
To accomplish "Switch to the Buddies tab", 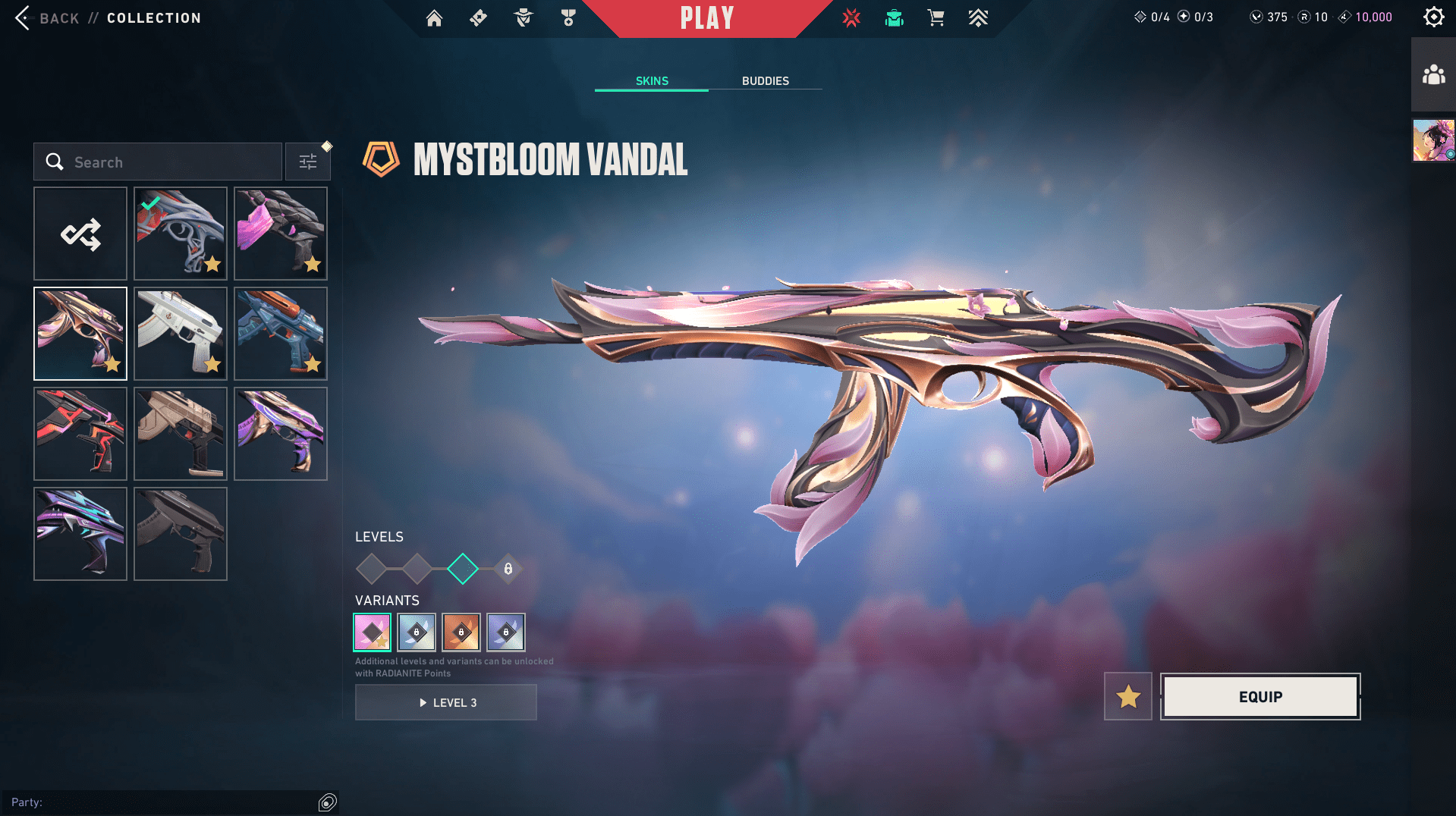I will pos(765,80).
